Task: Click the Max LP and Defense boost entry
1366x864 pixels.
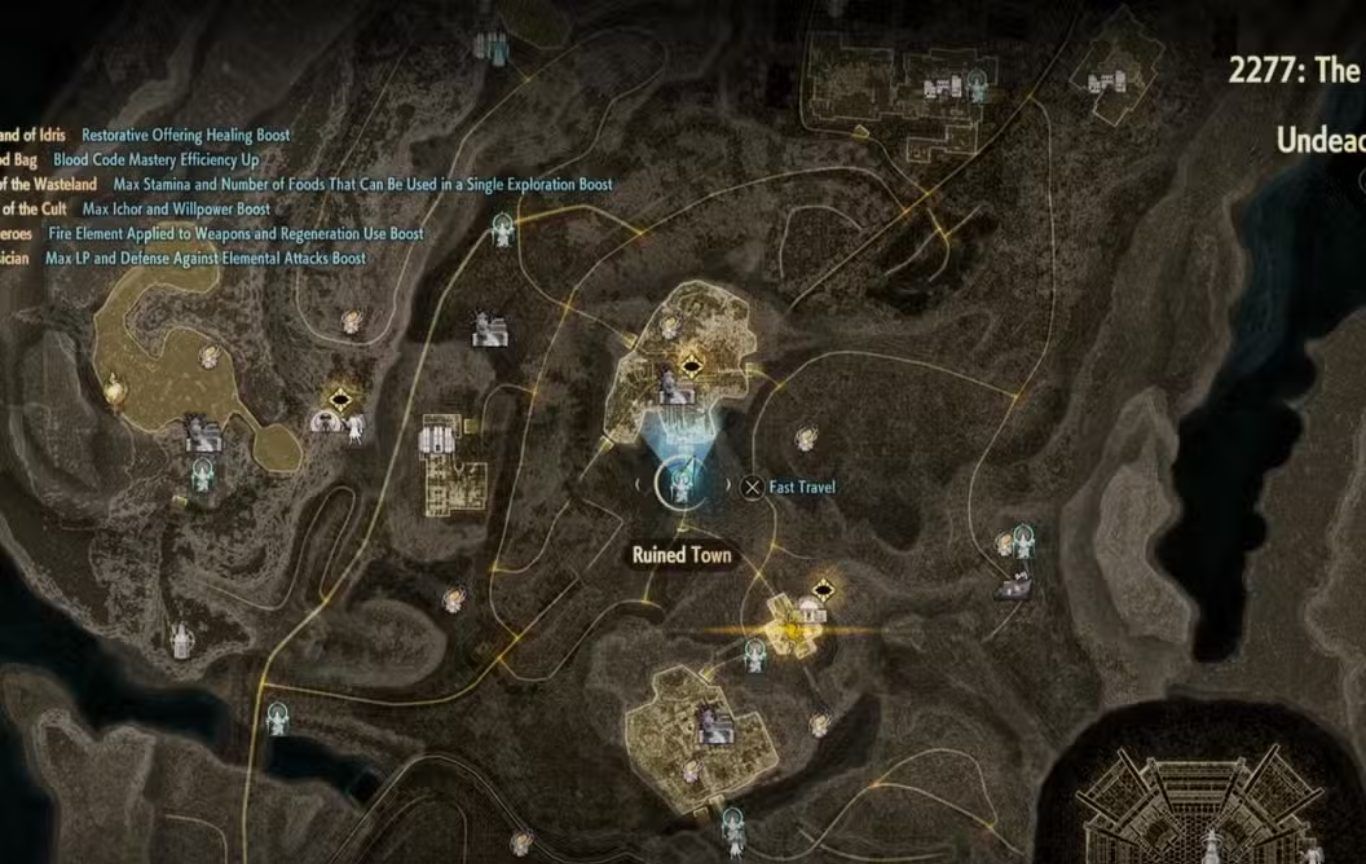Action: pos(205,258)
